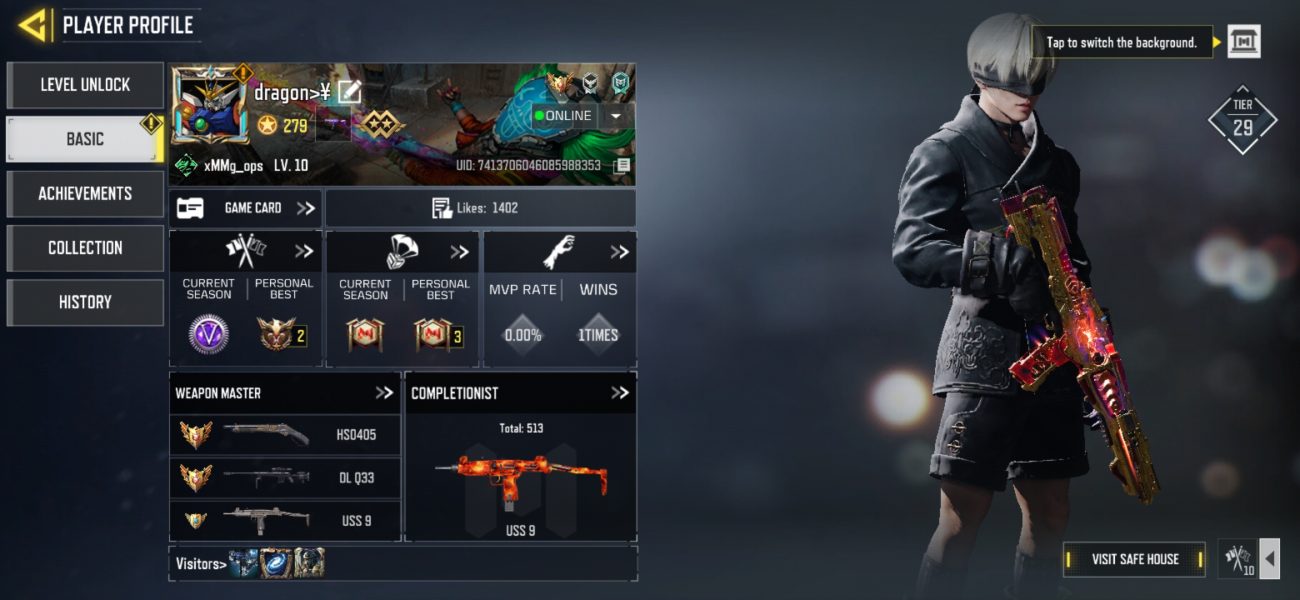The height and width of the screenshot is (600, 1300).
Task: Select the Basic tab
Action: tap(85, 139)
